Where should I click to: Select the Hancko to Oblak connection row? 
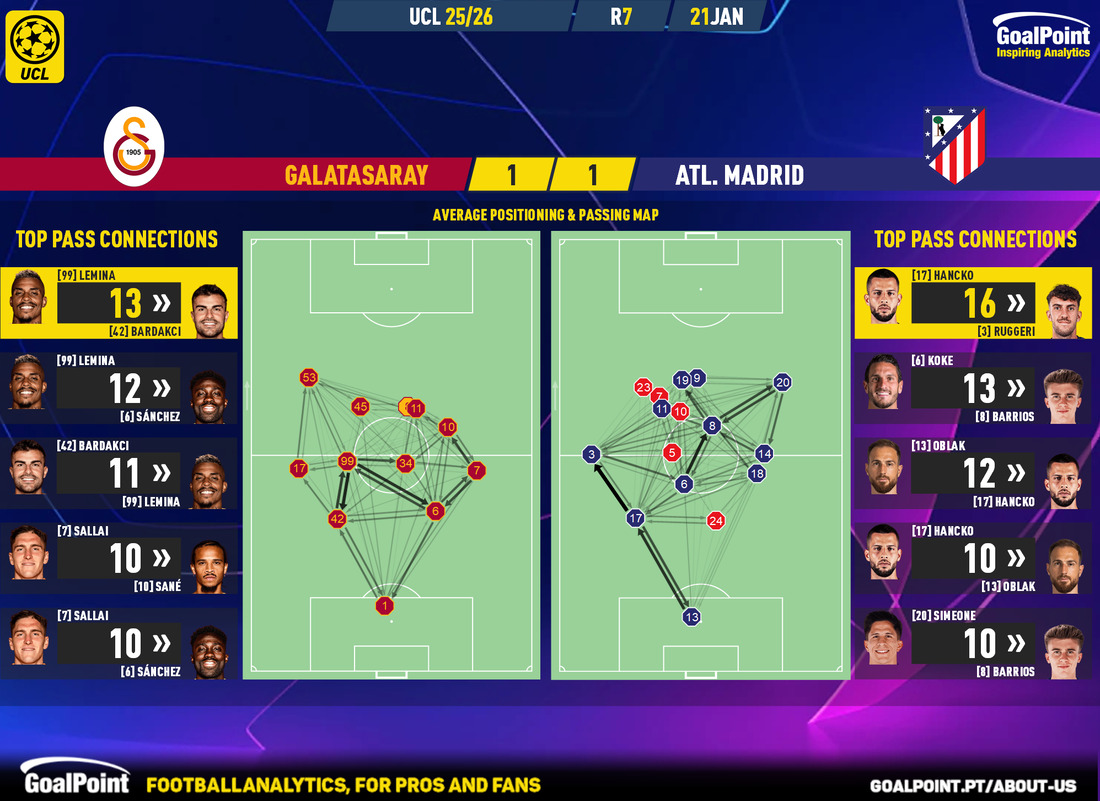click(973, 558)
